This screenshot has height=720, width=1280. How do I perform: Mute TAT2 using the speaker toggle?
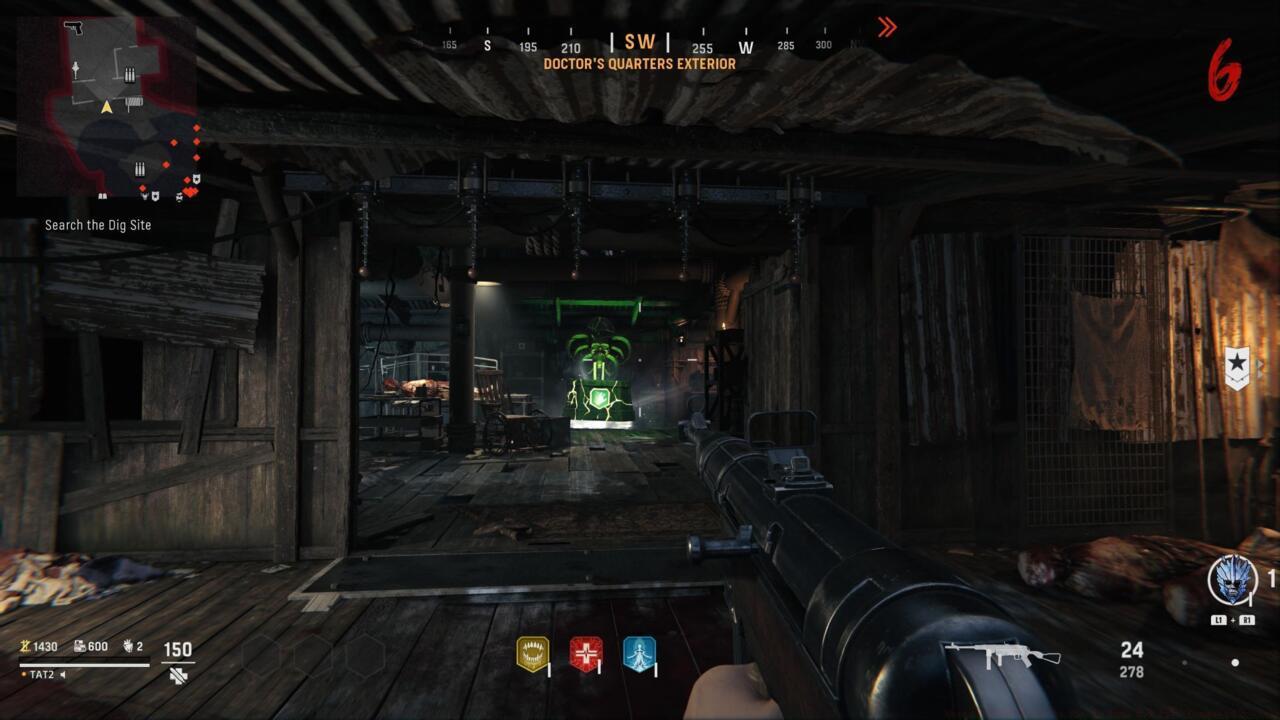click(x=62, y=674)
